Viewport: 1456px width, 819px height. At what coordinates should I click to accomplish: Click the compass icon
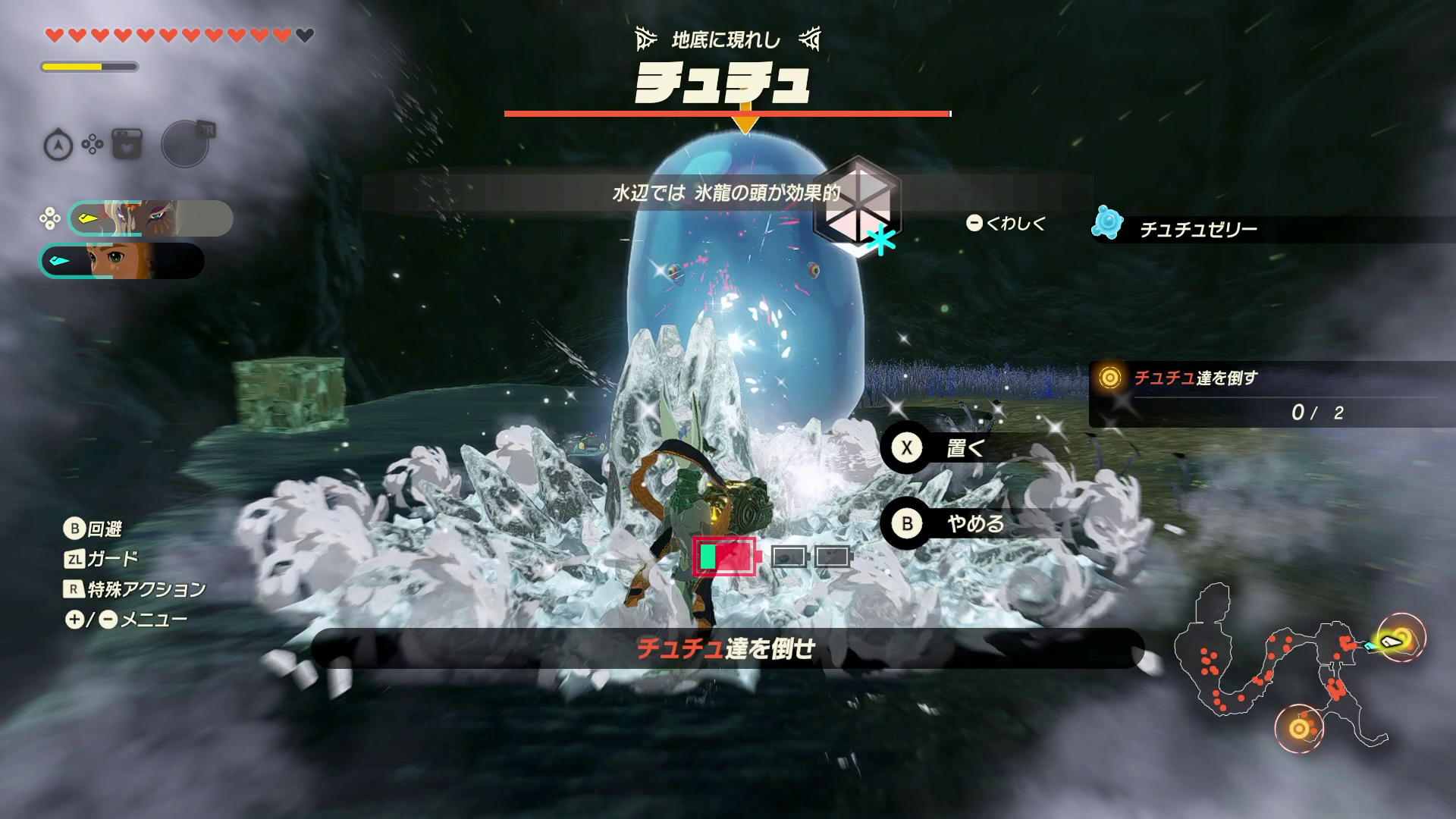click(58, 145)
